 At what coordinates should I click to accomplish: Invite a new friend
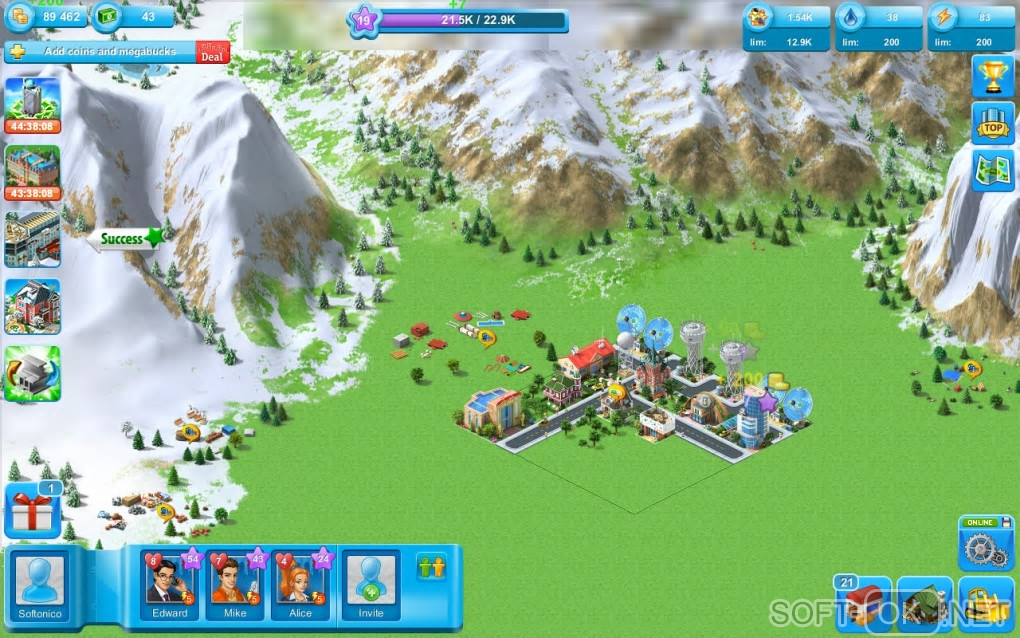pos(370,584)
